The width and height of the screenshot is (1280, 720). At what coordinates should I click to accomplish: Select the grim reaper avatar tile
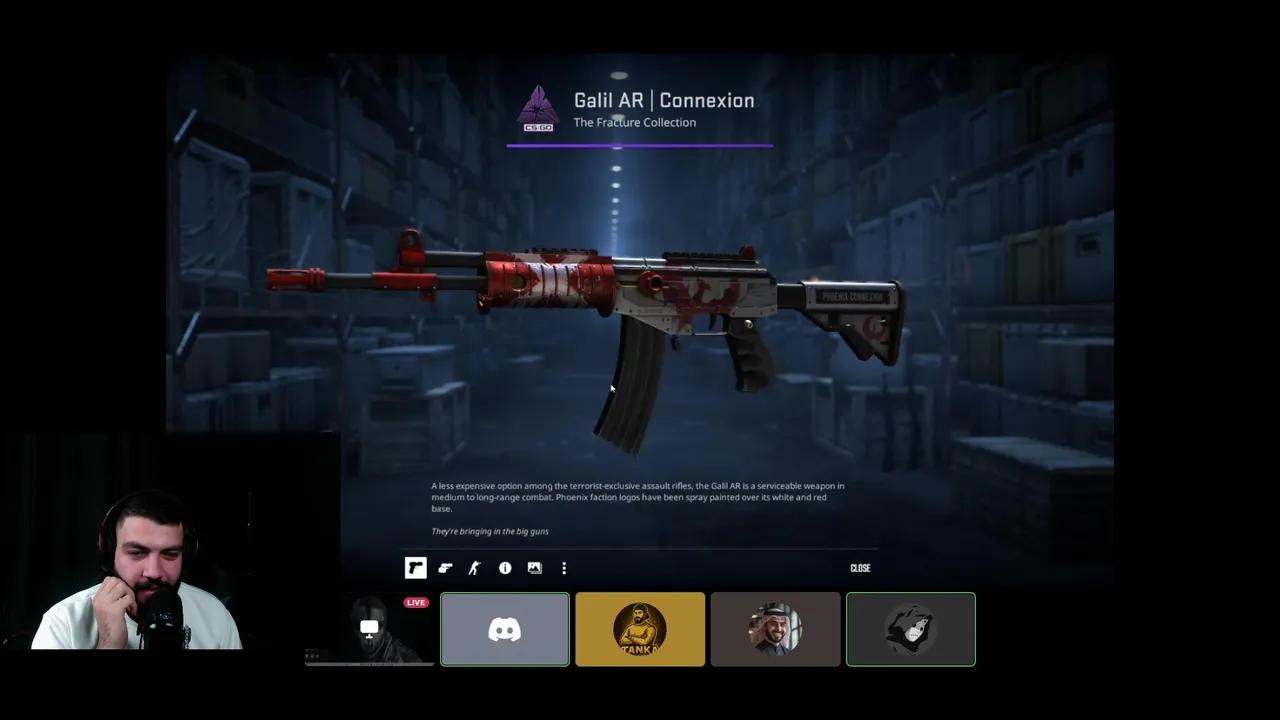coord(910,629)
